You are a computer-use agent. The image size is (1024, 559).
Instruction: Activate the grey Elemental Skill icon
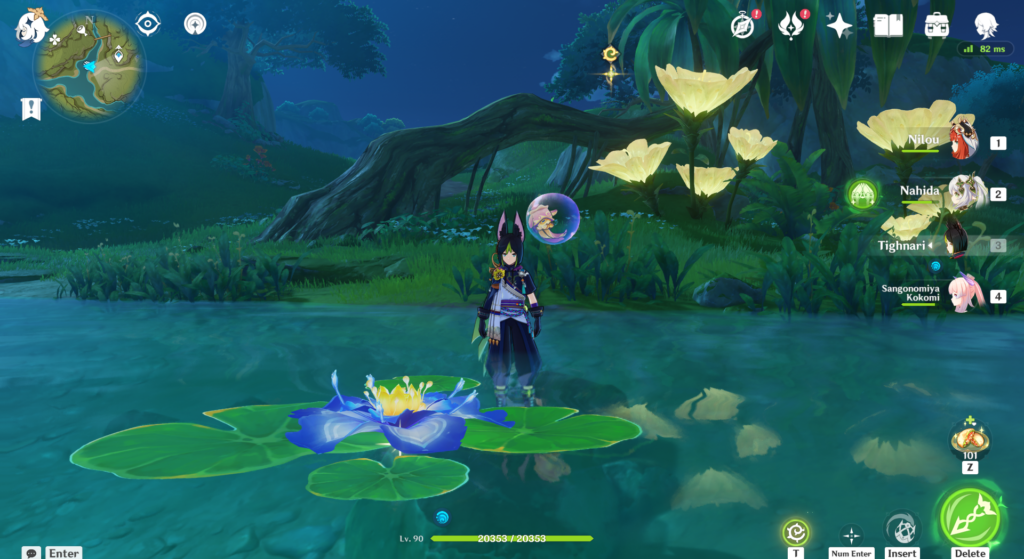point(901,528)
